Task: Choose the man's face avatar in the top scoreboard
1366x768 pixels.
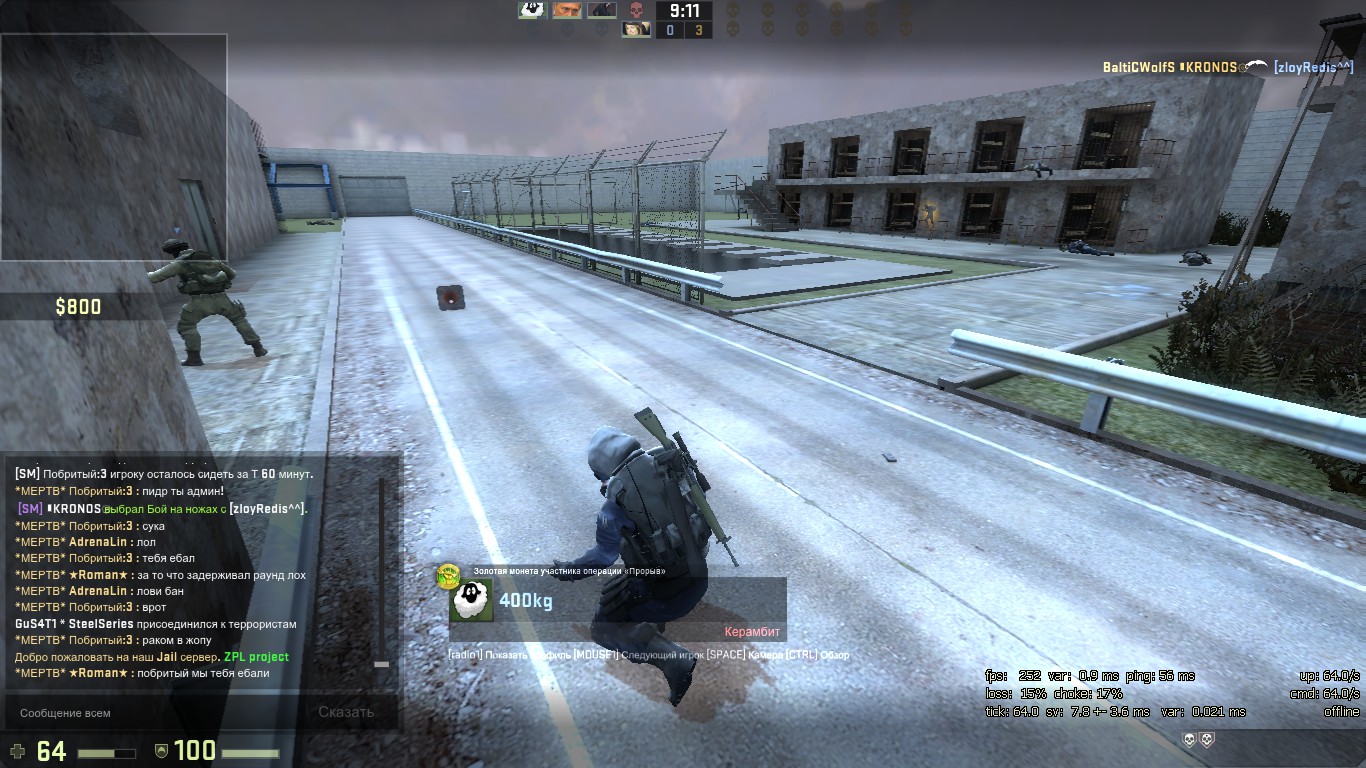Action: point(567,10)
